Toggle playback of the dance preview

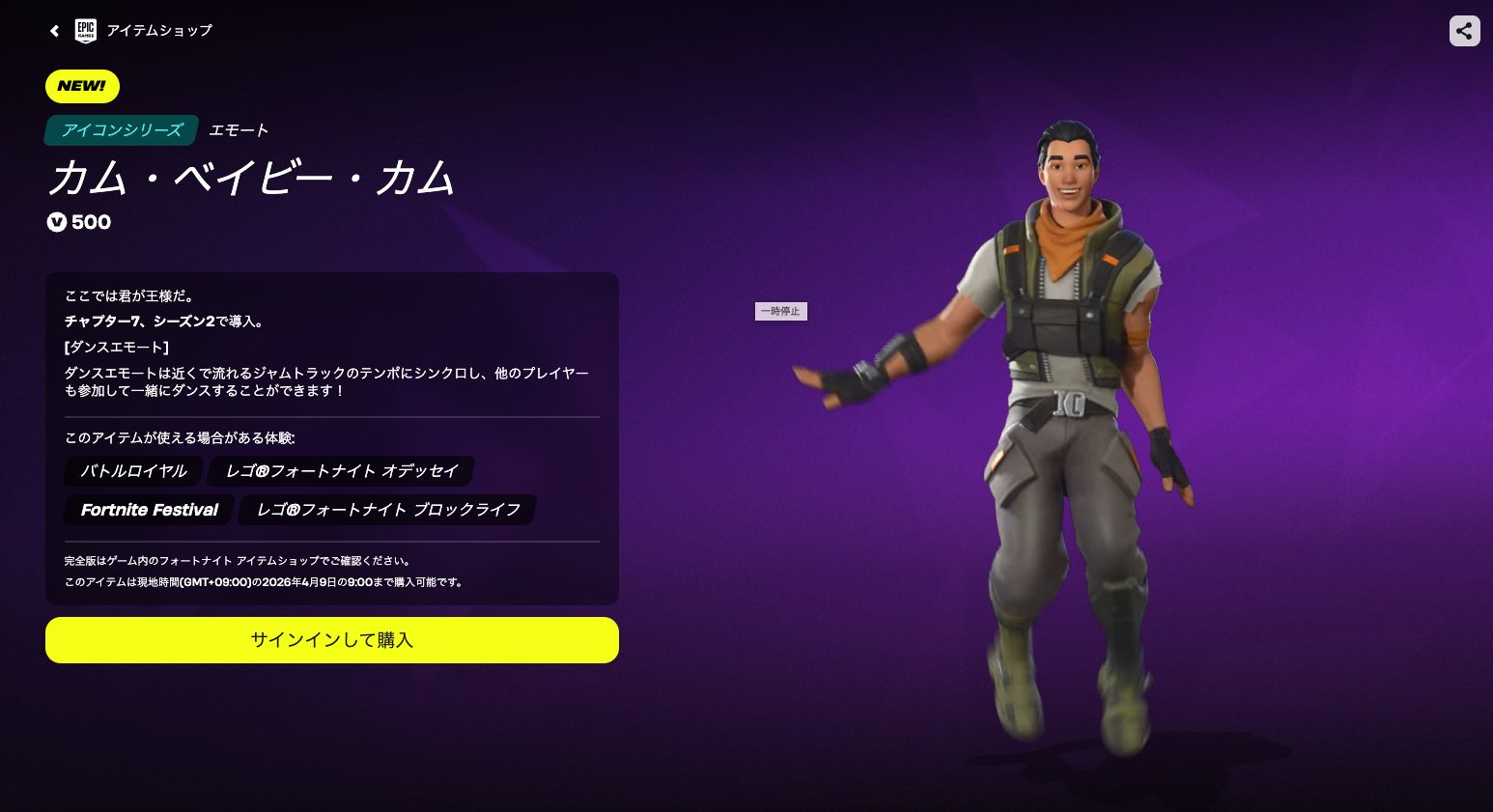click(x=780, y=311)
